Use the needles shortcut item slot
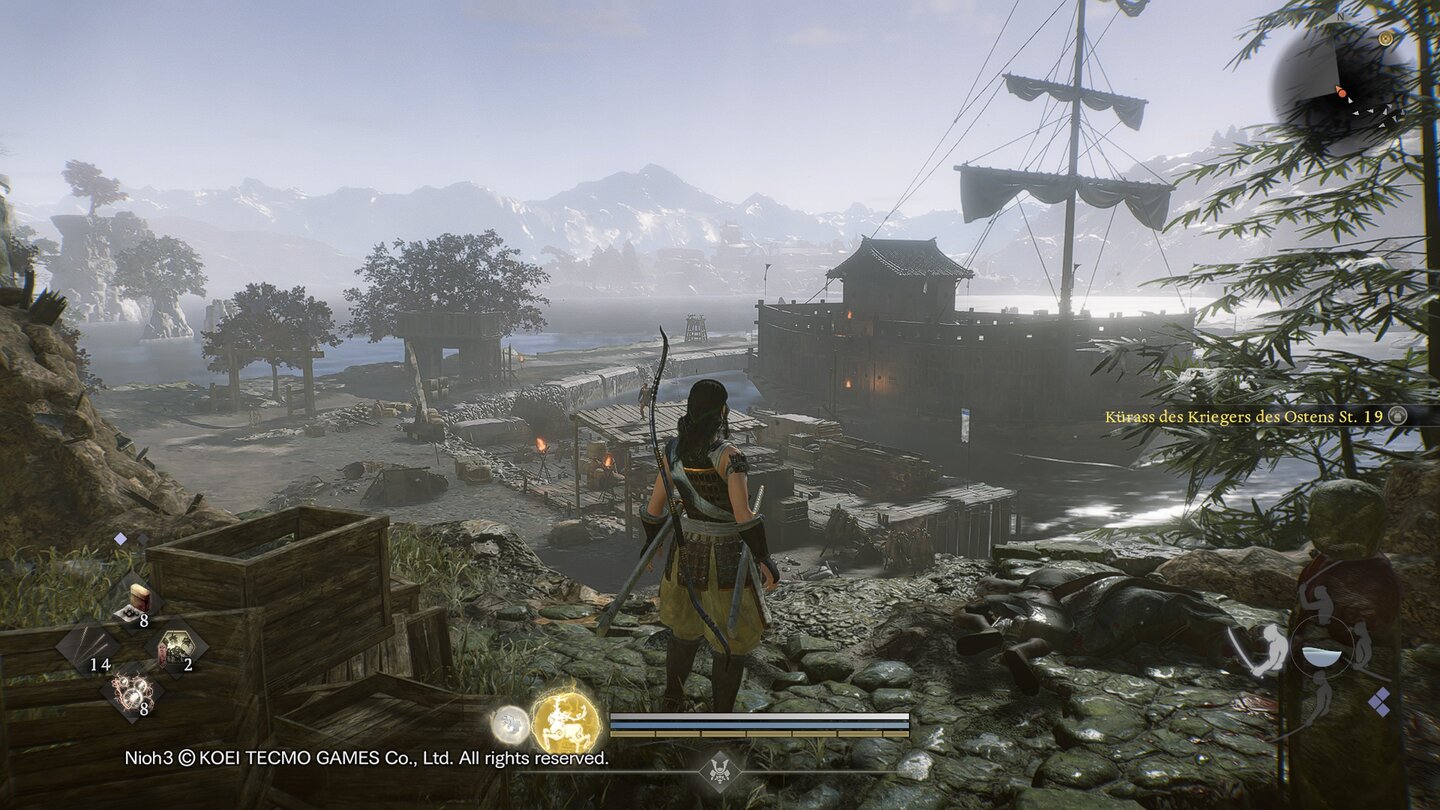Viewport: 1440px width, 810px height. [88, 646]
